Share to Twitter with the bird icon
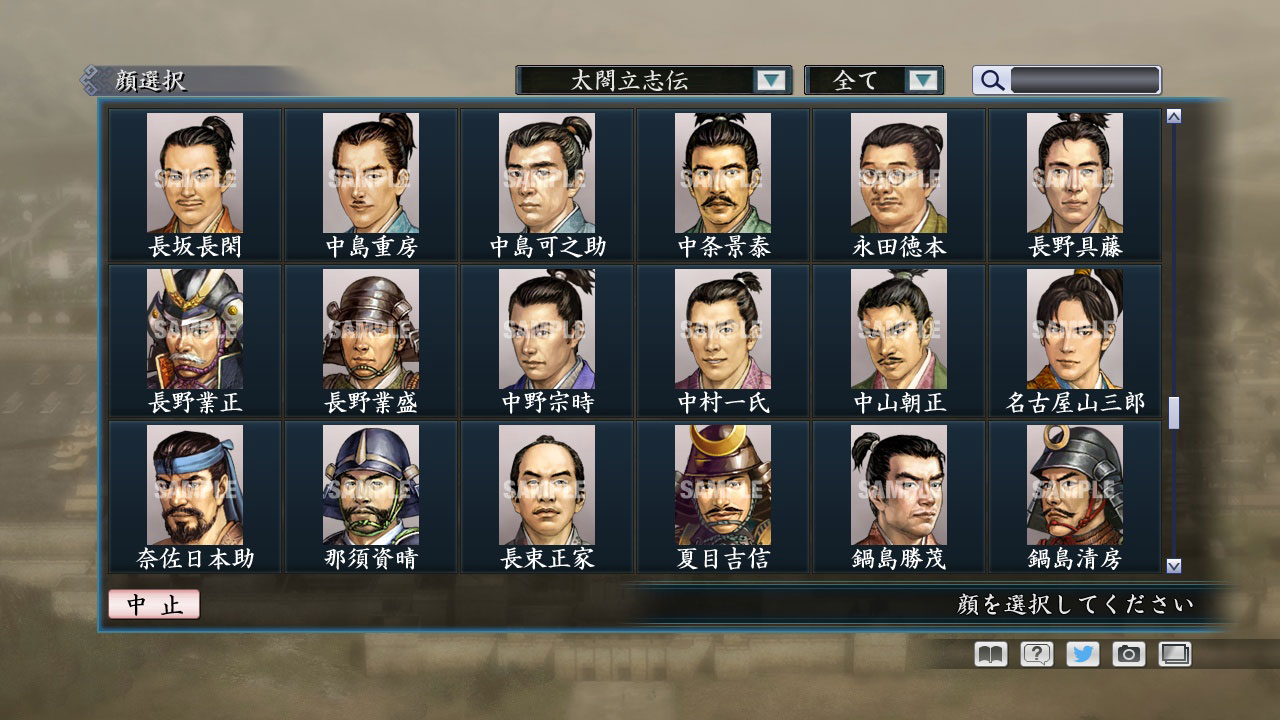The height and width of the screenshot is (720, 1280). click(x=1081, y=654)
